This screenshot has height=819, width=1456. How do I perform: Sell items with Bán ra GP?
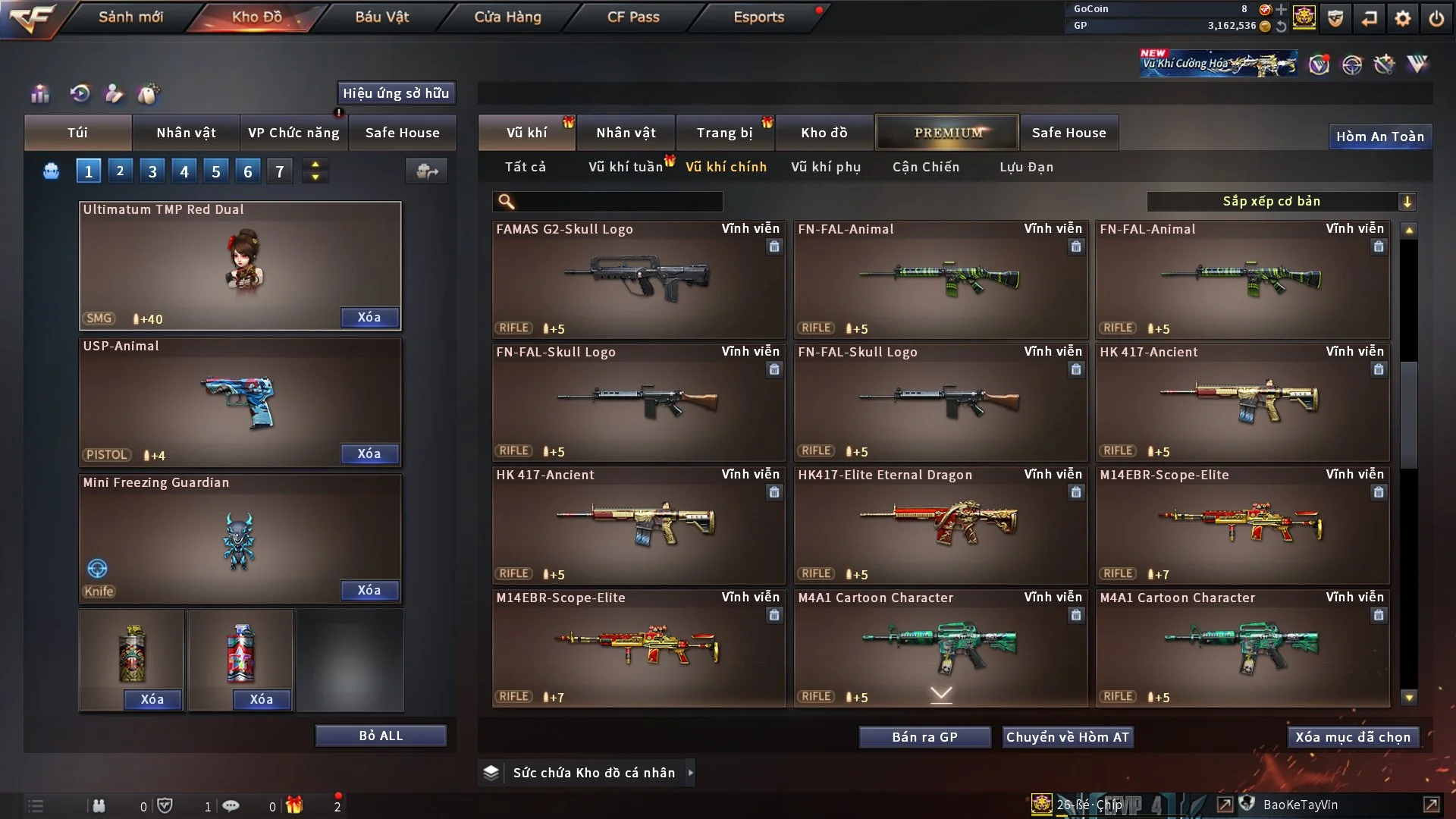924,737
